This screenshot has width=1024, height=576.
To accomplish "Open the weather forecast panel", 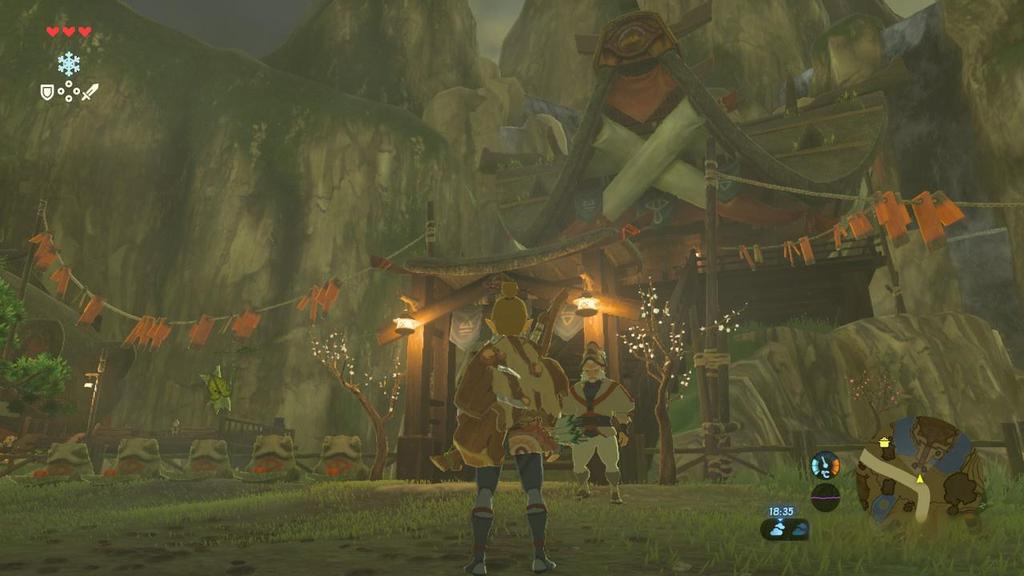I will 784,530.
